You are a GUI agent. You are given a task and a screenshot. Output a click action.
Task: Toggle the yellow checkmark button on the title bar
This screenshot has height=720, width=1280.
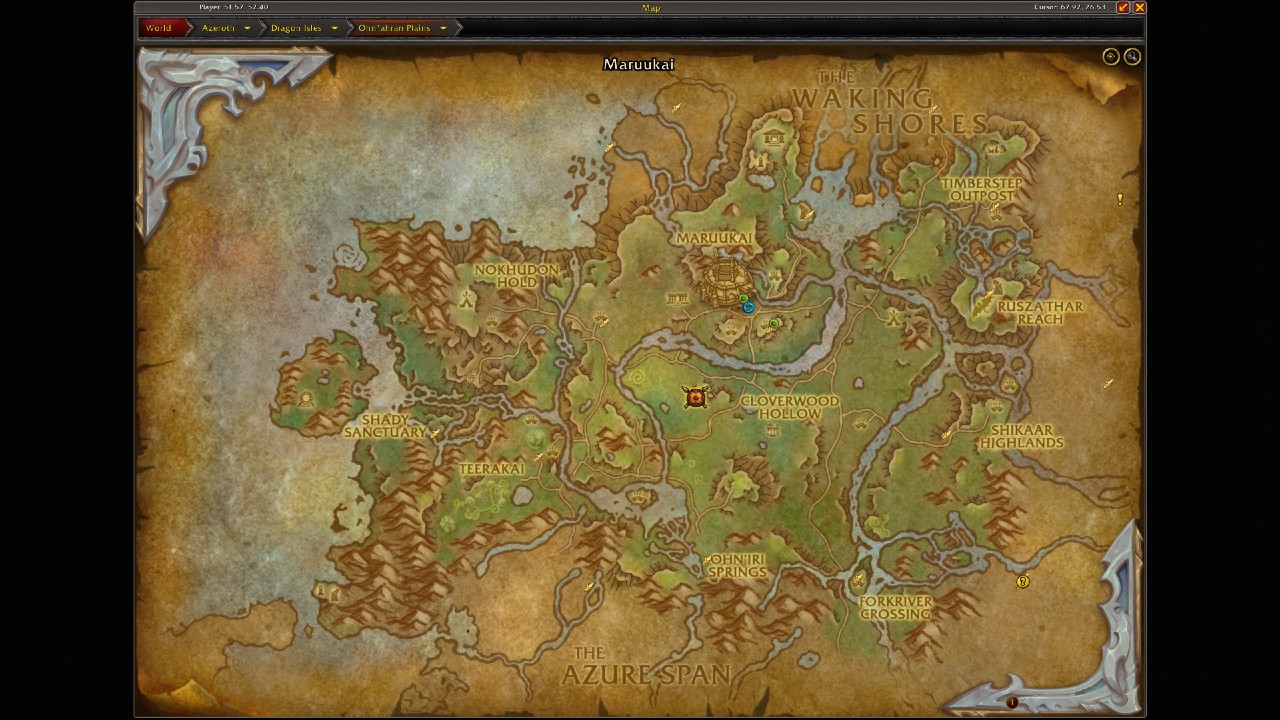point(1124,8)
